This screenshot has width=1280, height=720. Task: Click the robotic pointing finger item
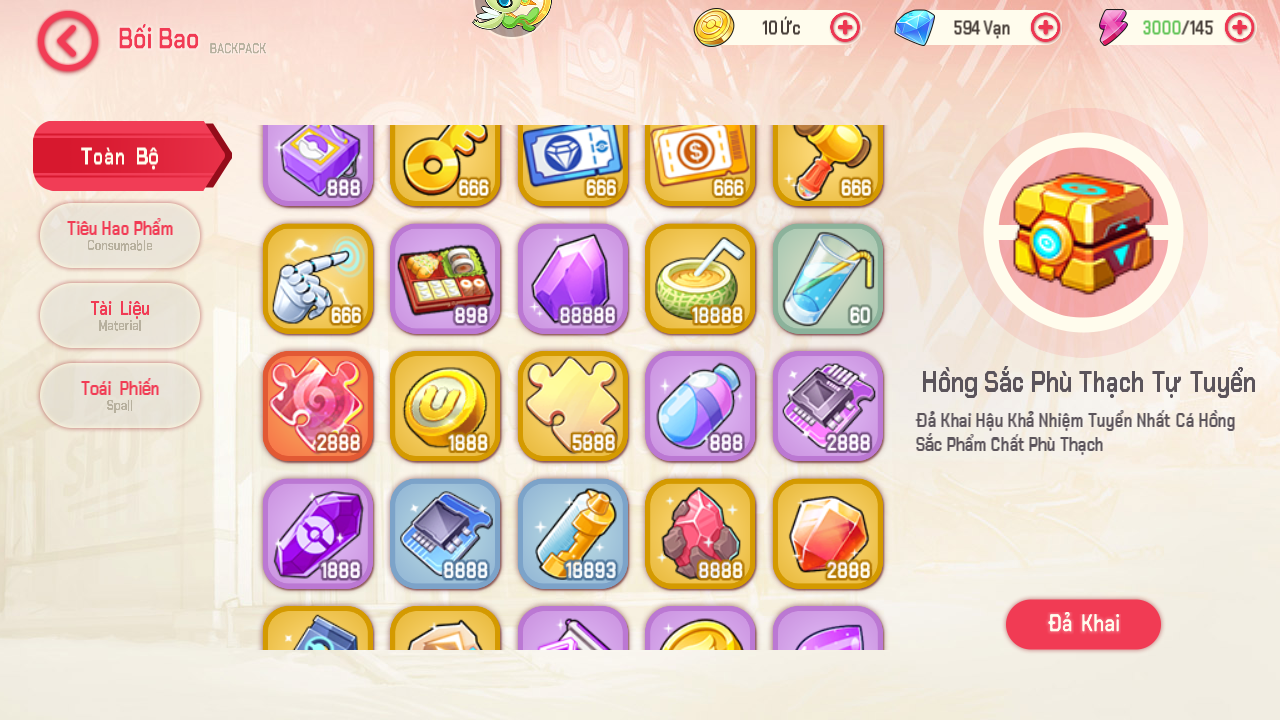click(x=318, y=279)
